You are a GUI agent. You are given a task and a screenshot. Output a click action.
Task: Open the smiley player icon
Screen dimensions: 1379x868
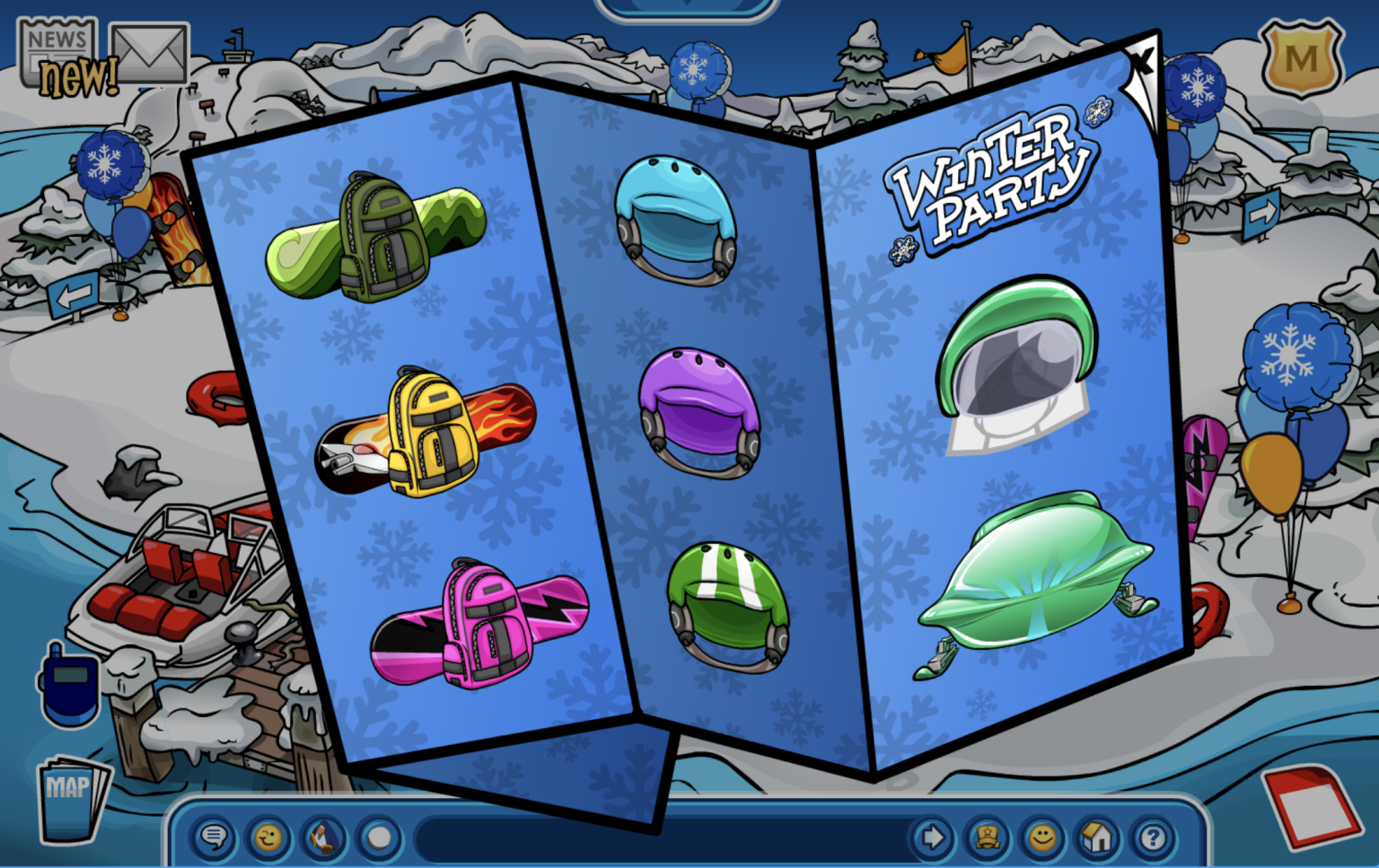click(x=1041, y=838)
